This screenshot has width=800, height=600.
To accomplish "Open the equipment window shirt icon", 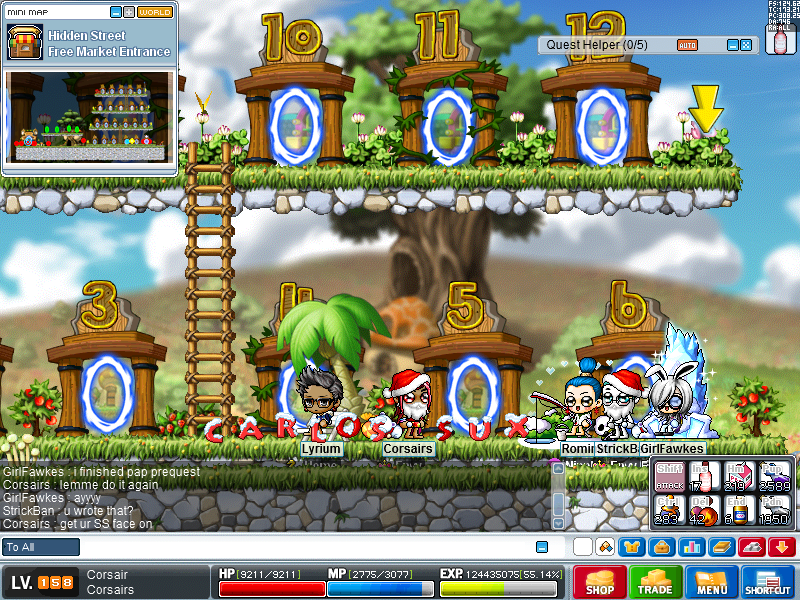I will pyautogui.click(x=632, y=547).
